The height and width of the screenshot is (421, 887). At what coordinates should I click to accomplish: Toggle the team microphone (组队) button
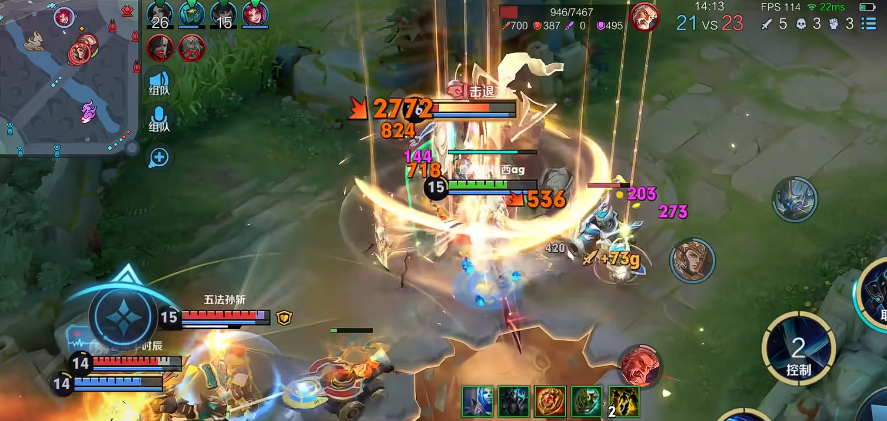[x=159, y=121]
